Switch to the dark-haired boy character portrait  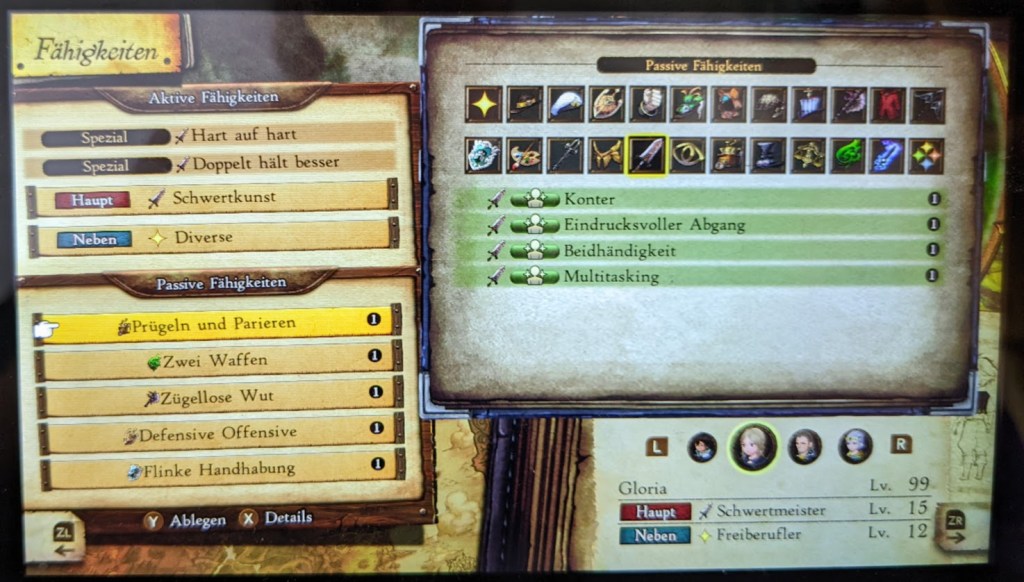(x=702, y=447)
